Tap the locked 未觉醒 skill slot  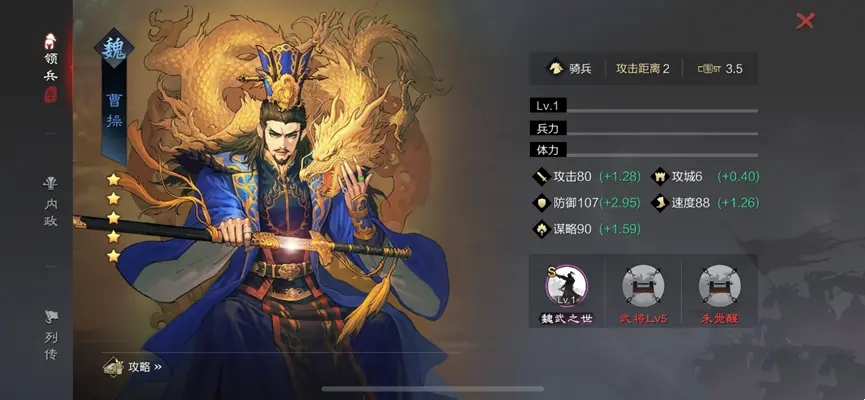tap(719, 290)
